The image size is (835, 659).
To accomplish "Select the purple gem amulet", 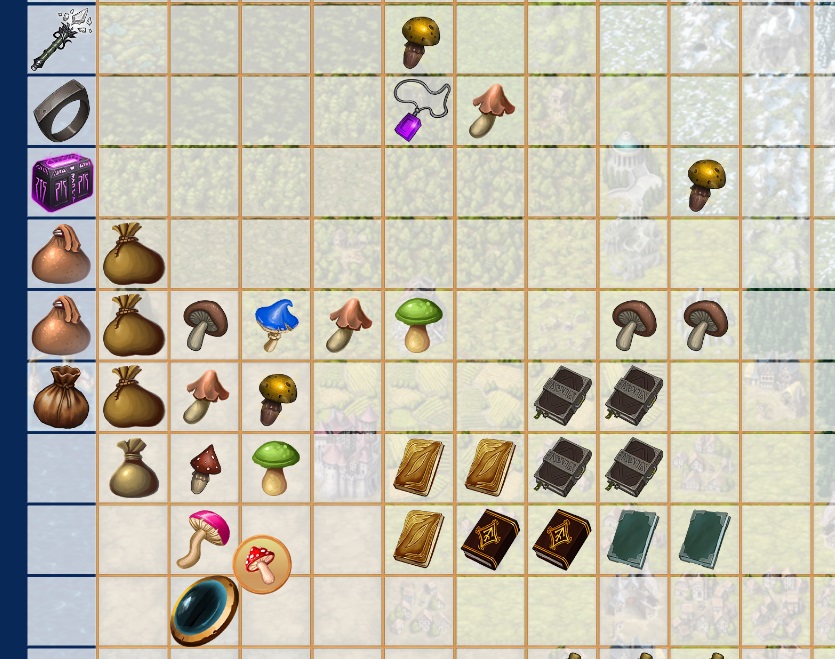I will [x=419, y=110].
